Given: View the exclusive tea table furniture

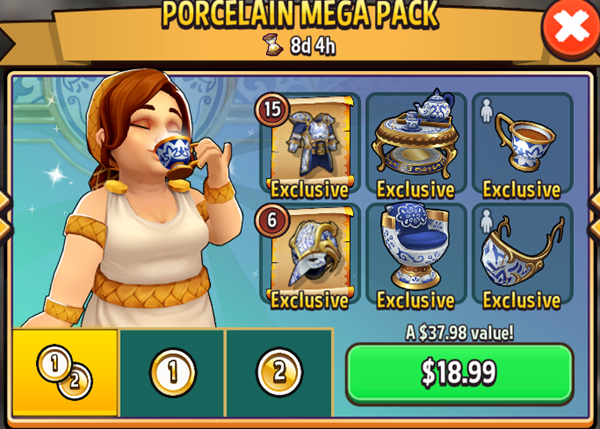Looking at the screenshot, I should click(x=416, y=145).
